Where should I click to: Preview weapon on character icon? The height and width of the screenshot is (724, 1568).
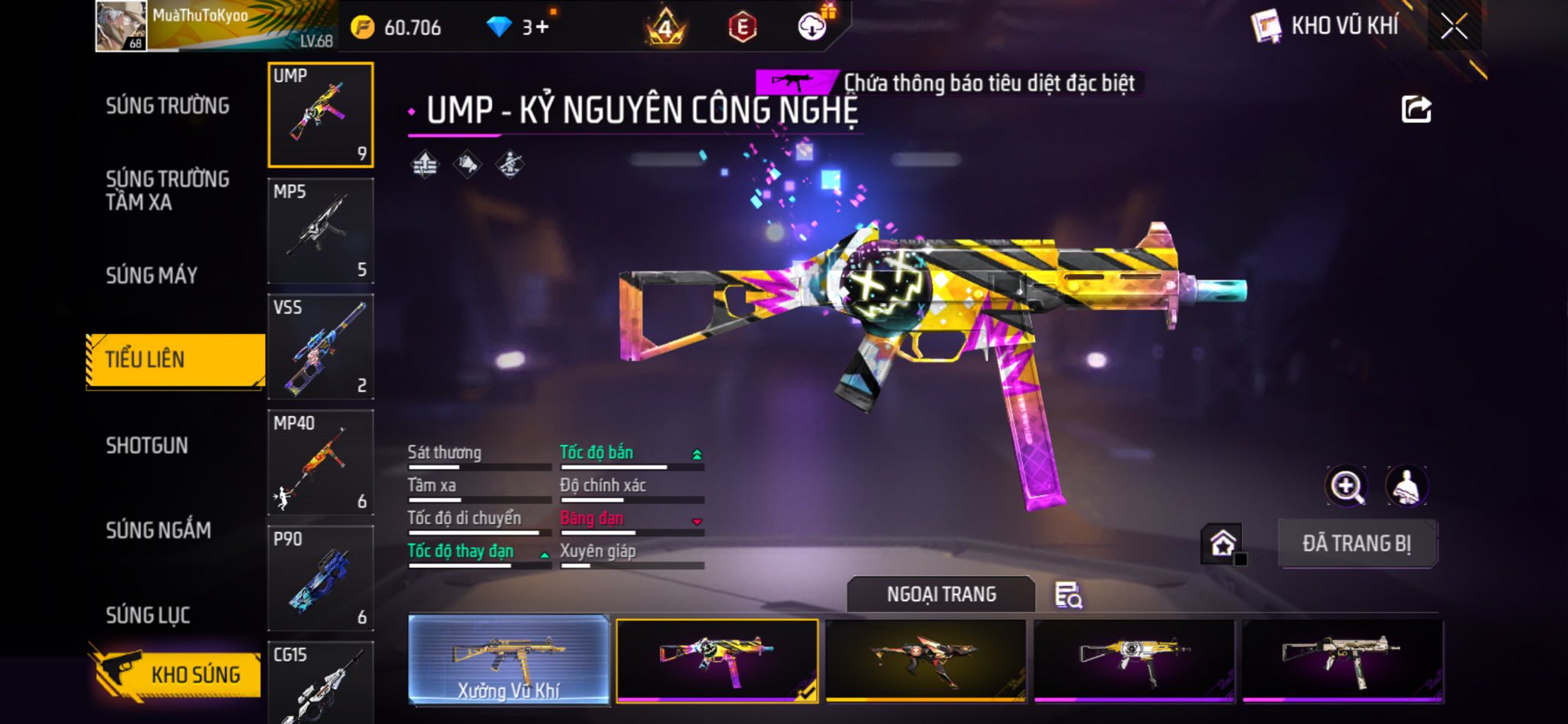(1406, 486)
